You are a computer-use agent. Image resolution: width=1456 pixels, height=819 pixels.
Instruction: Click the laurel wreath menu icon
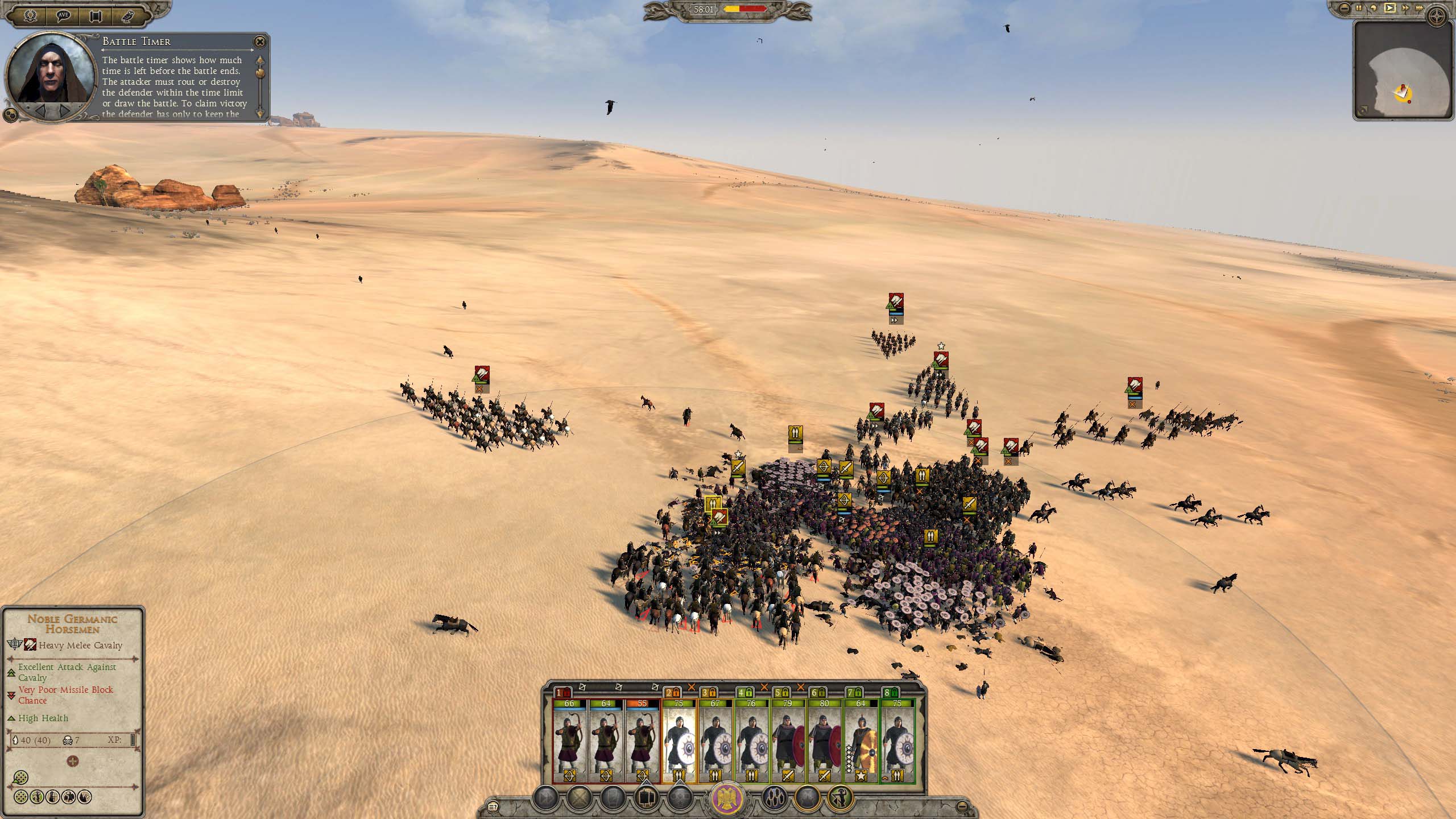click(x=31, y=16)
